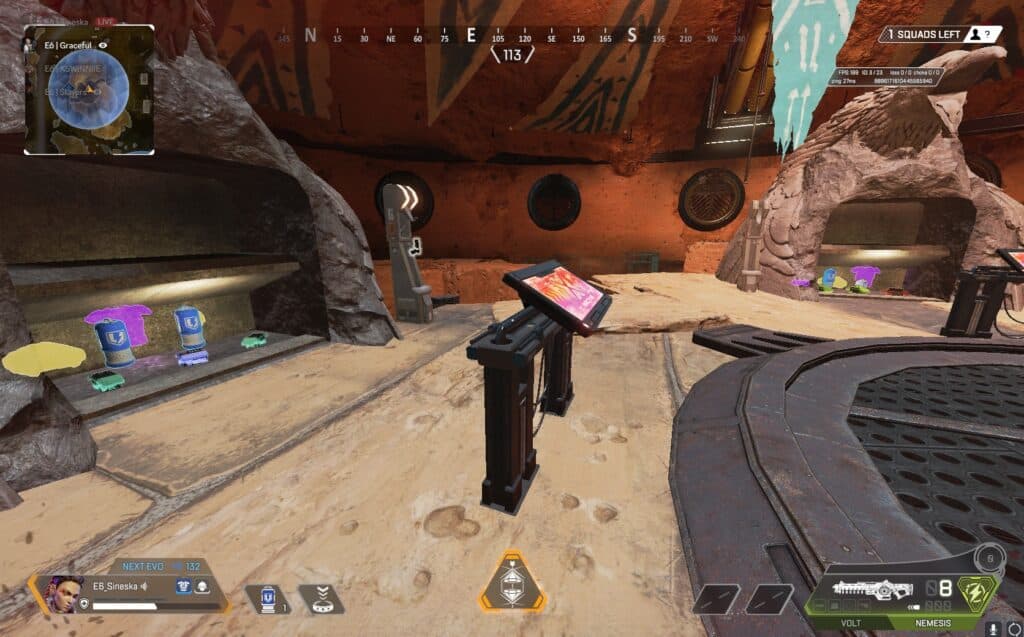Toggle the microphone icon
The height and width of the screenshot is (637, 1024).
click(x=994, y=628)
